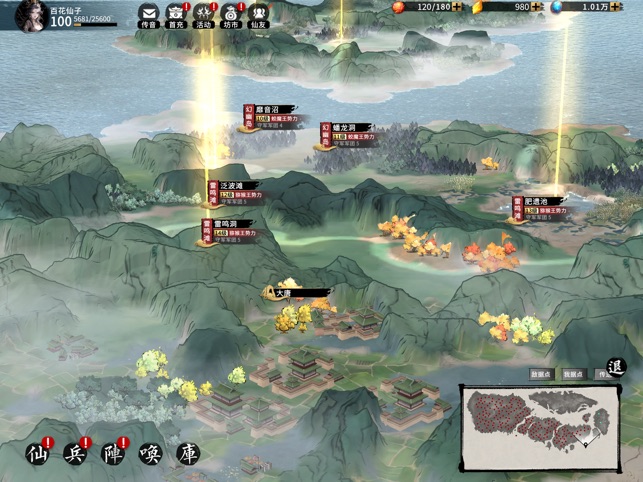This screenshot has height=482, width=643.
Task: Toggle the 敌据点 enemy strongholds filter
Action: point(541,374)
